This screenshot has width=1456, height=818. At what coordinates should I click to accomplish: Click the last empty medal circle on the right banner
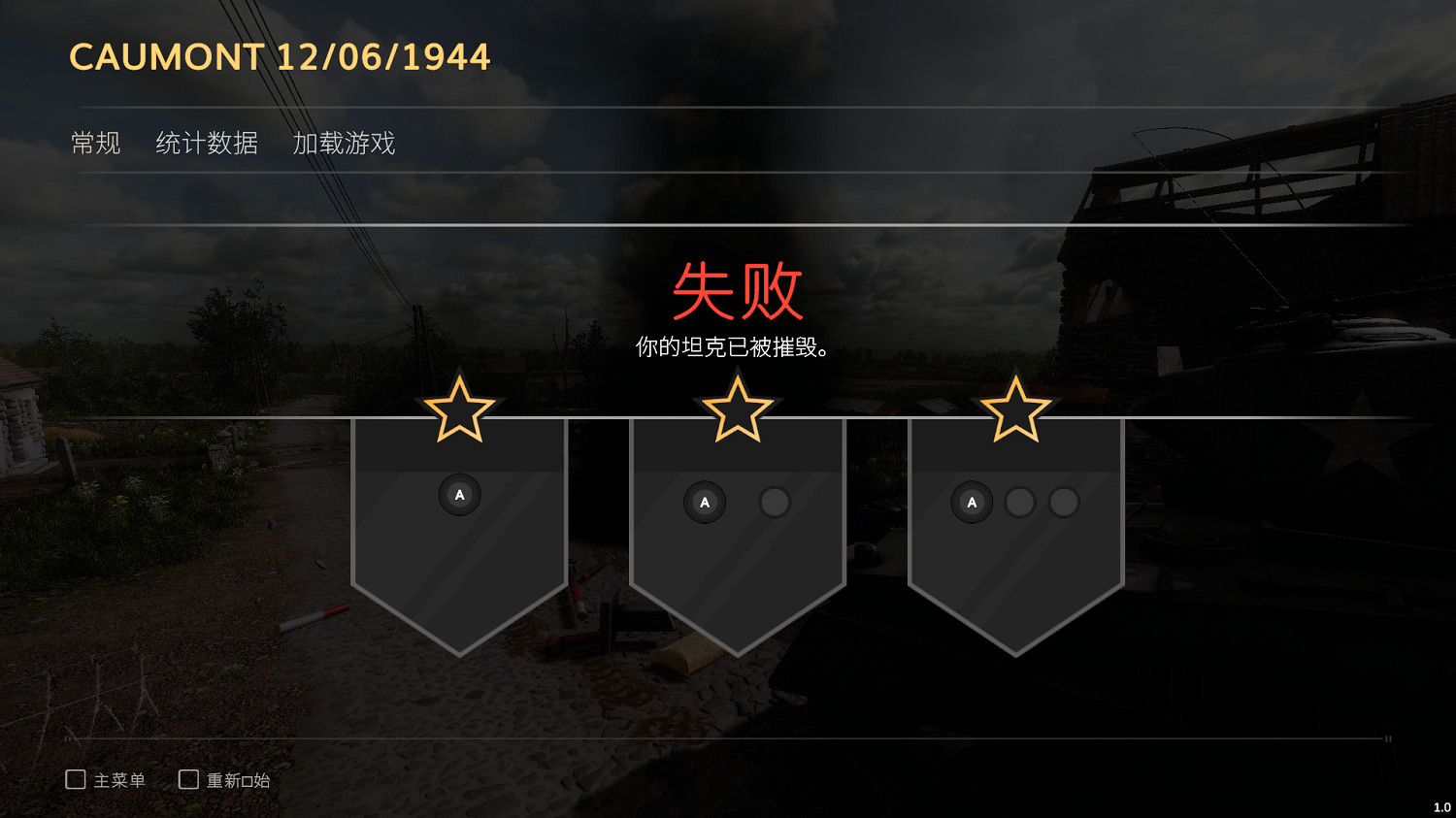point(1063,504)
